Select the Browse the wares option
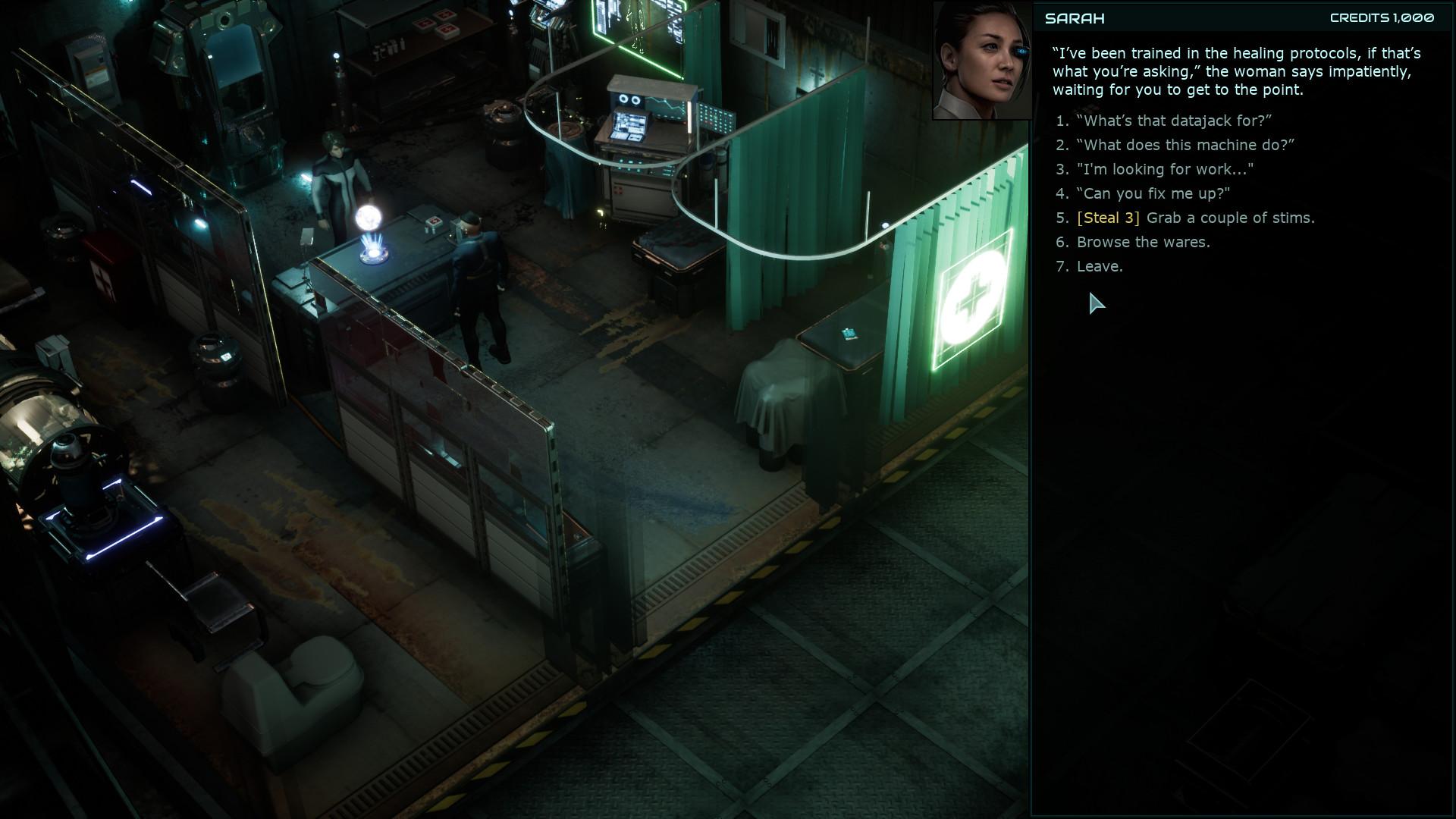The height and width of the screenshot is (819, 1456). [1143, 242]
